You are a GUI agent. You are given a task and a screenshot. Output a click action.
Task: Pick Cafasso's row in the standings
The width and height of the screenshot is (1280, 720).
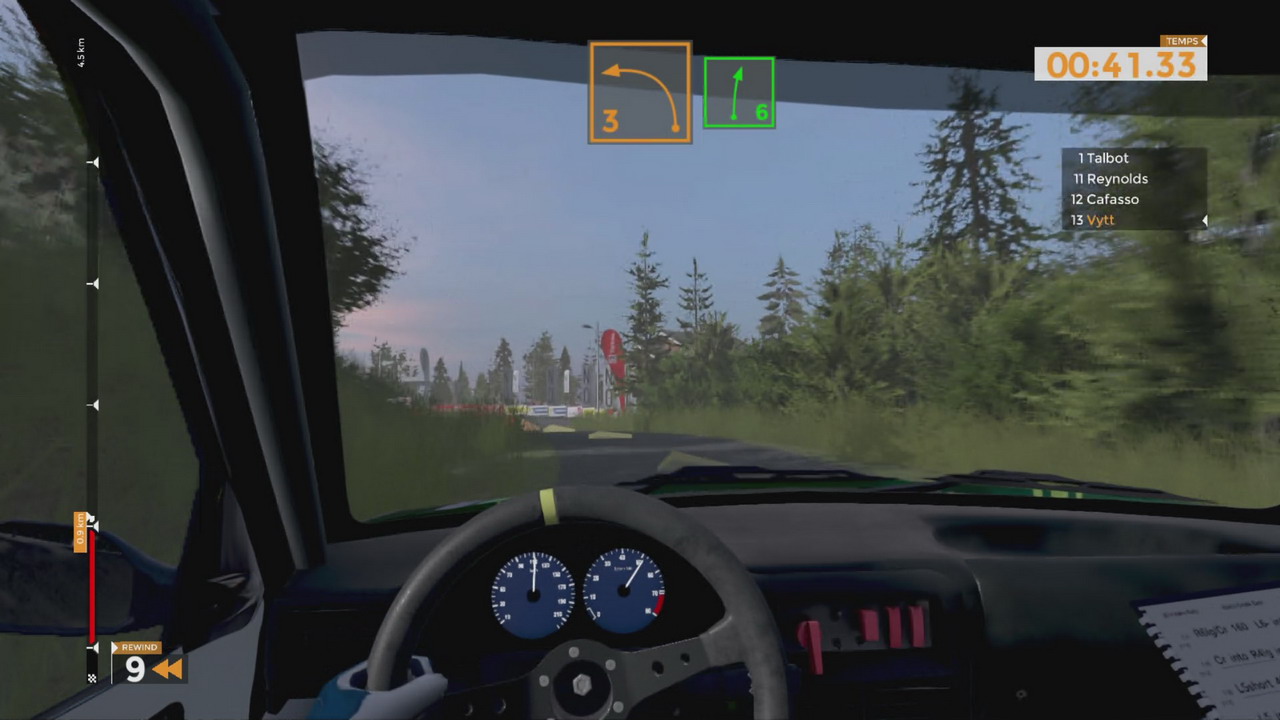[1104, 199]
